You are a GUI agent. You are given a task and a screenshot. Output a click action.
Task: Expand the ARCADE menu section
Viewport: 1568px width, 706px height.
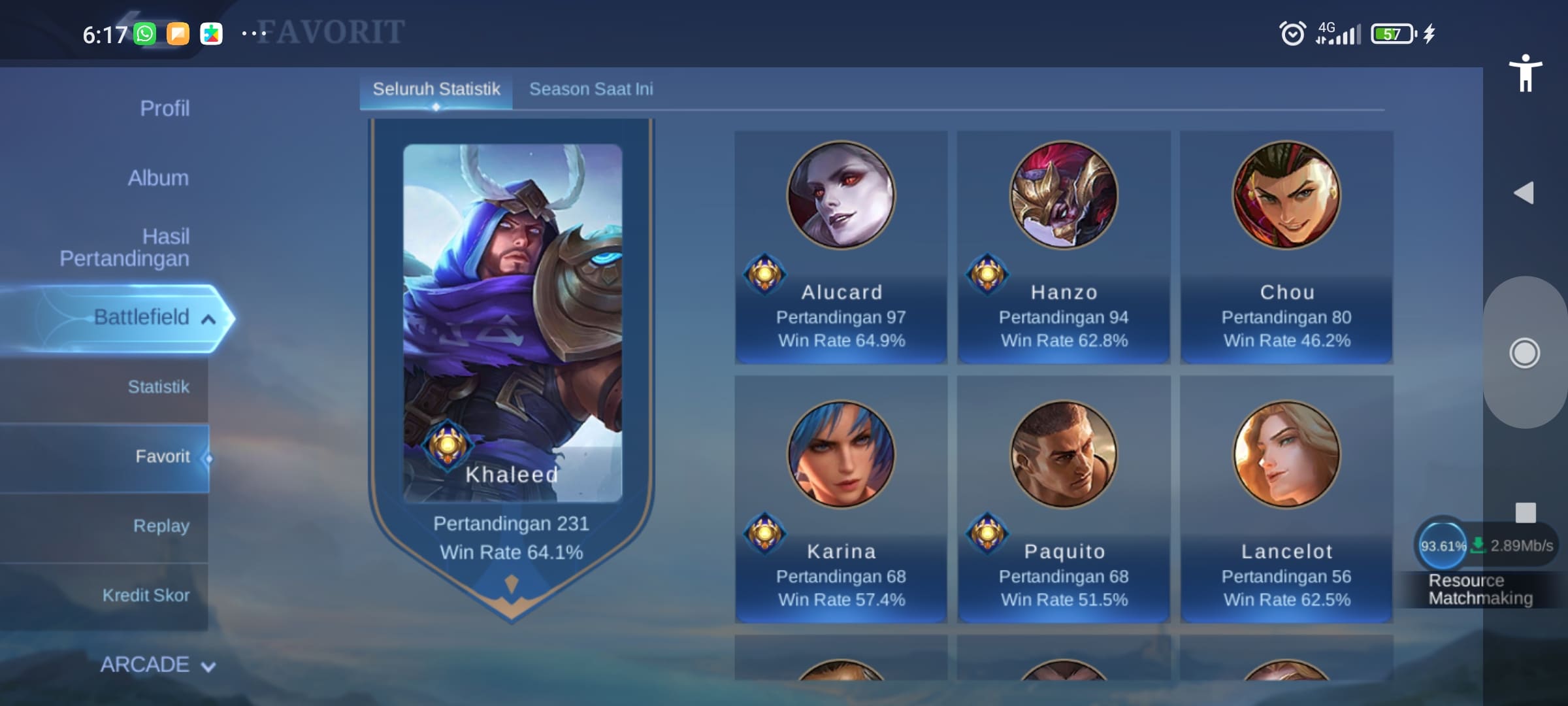[x=157, y=665]
